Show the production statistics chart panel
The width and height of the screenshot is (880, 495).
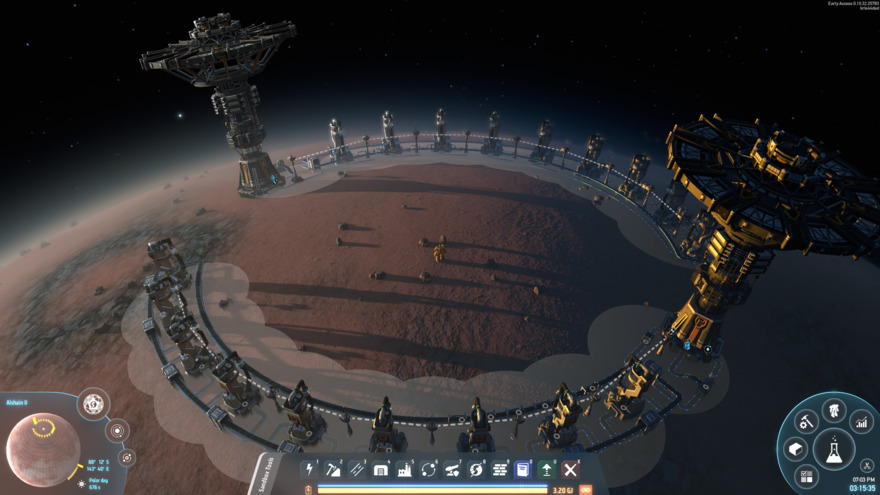tap(861, 424)
